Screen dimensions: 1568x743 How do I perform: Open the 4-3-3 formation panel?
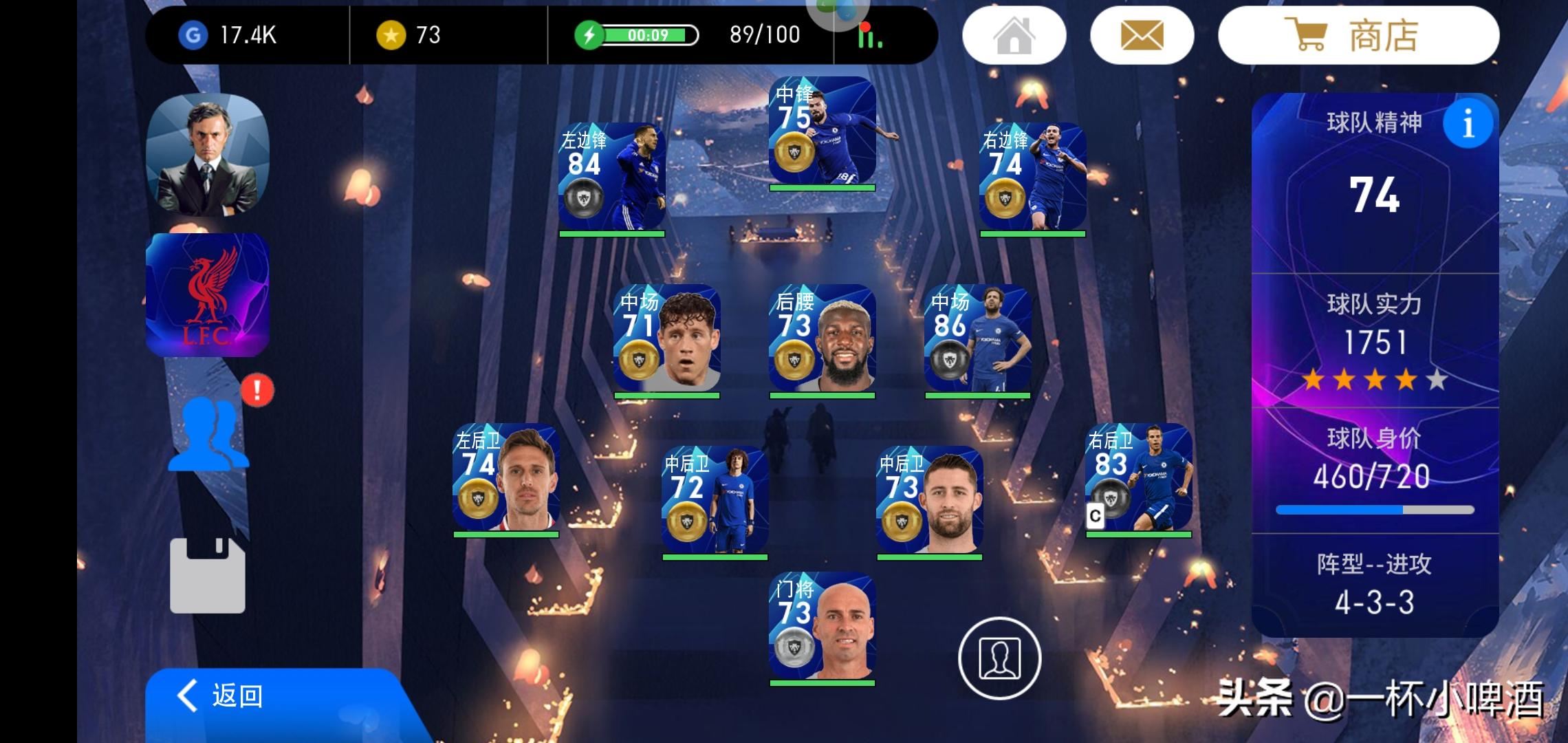(1374, 585)
